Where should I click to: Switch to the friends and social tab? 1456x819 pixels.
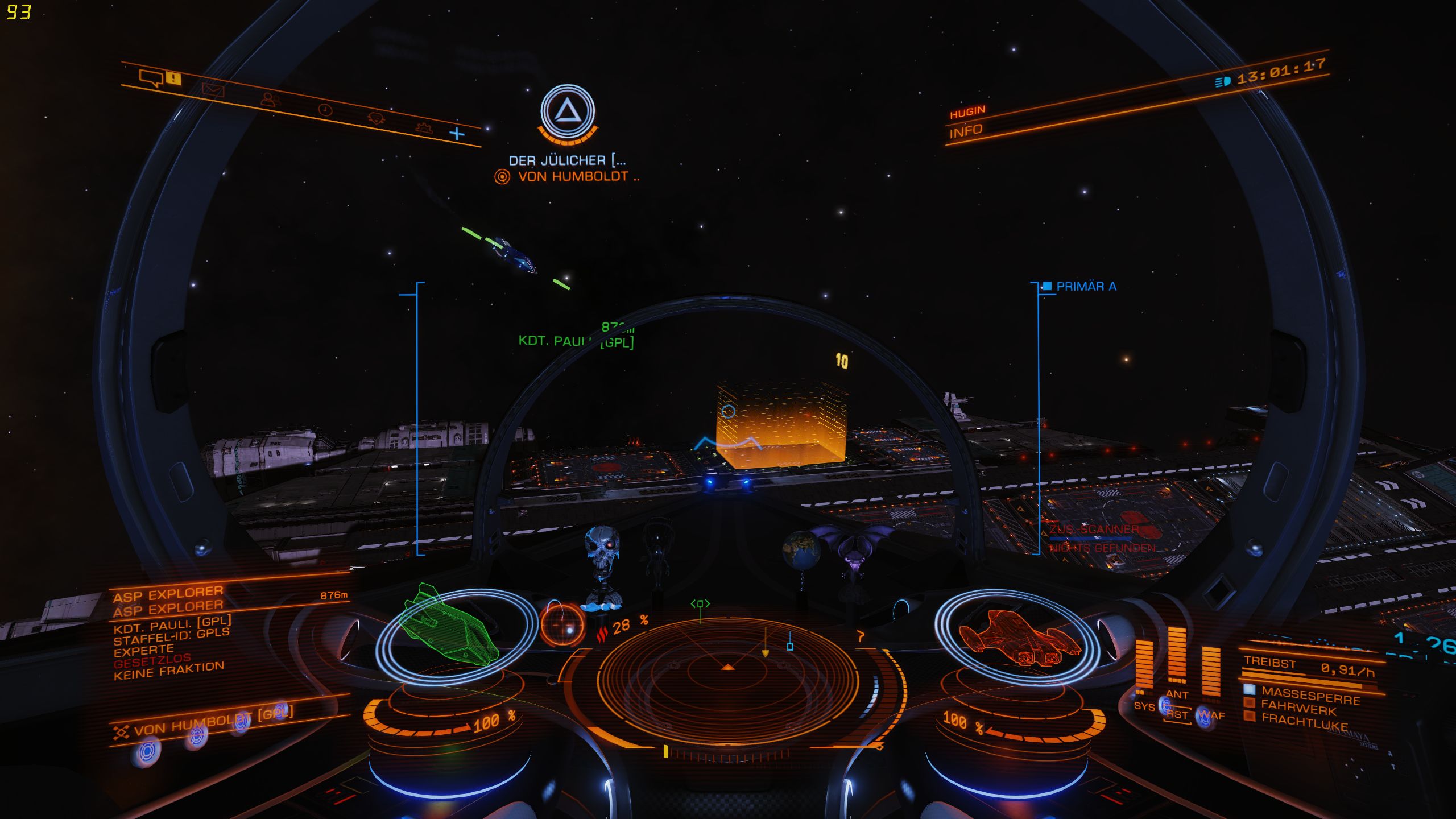[270, 100]
